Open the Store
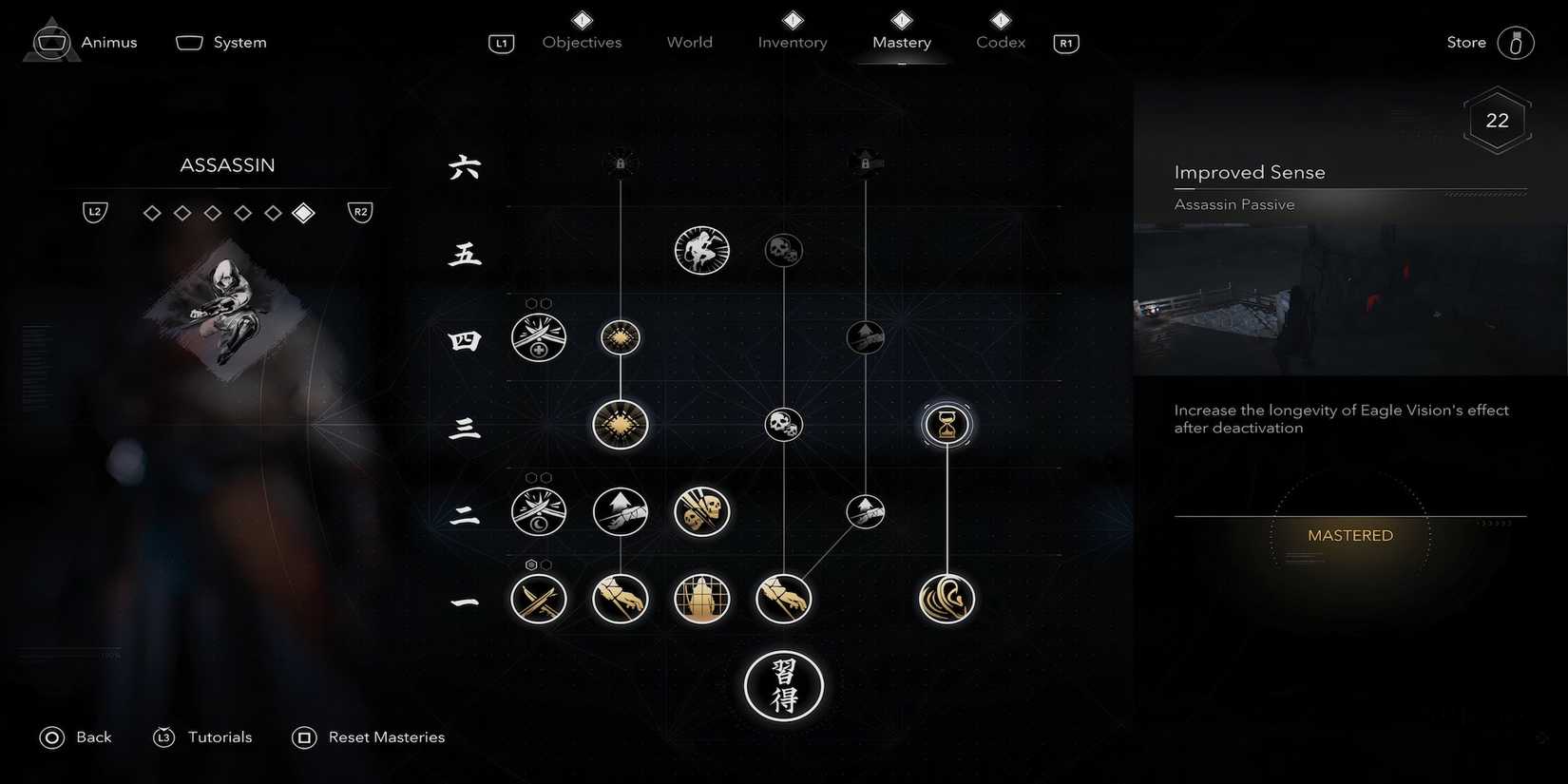This screenshot has width=1568, height=784. pos(1465,42)
